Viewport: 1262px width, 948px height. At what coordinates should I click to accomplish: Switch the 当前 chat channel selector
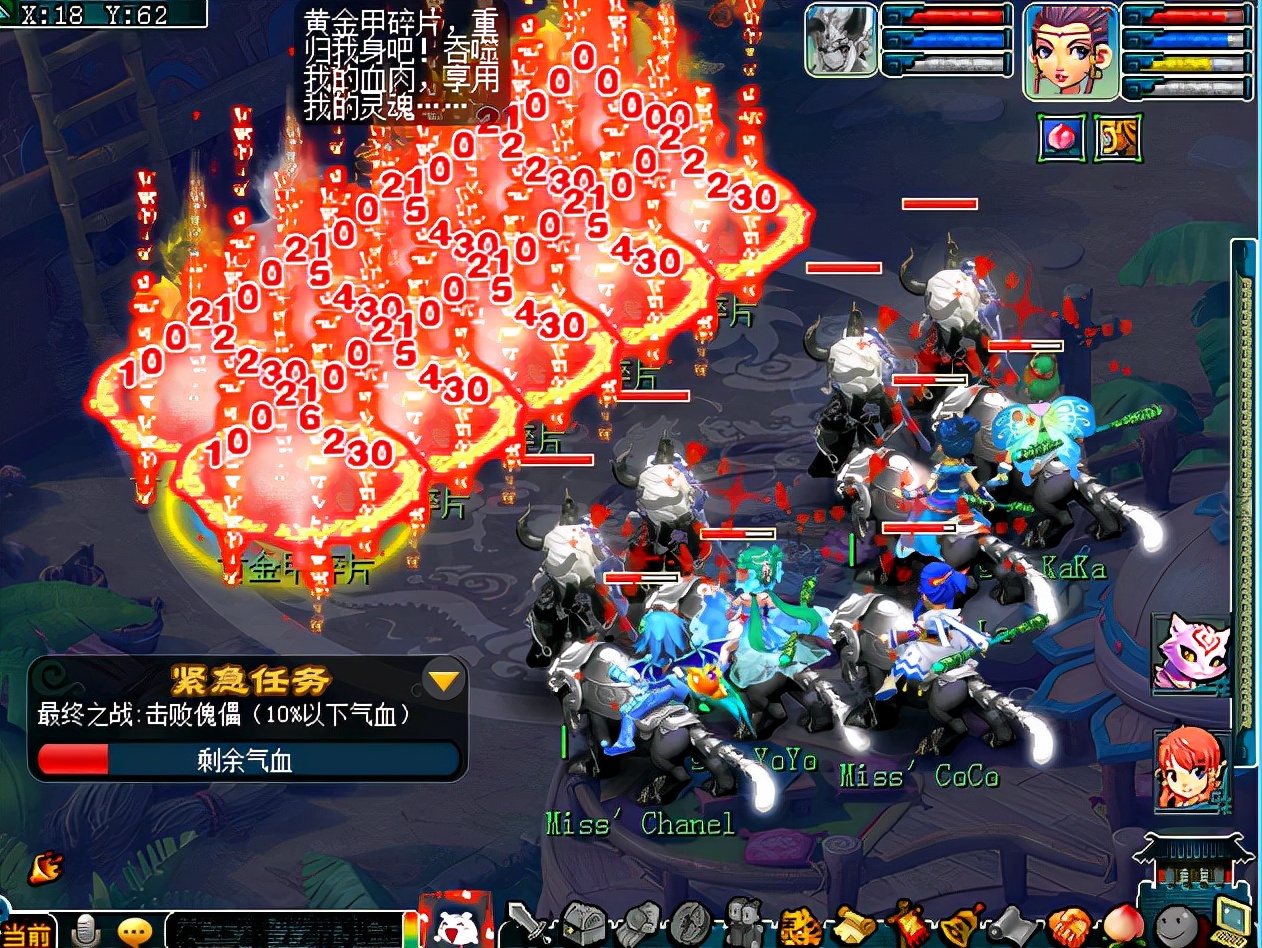[28, 934]
